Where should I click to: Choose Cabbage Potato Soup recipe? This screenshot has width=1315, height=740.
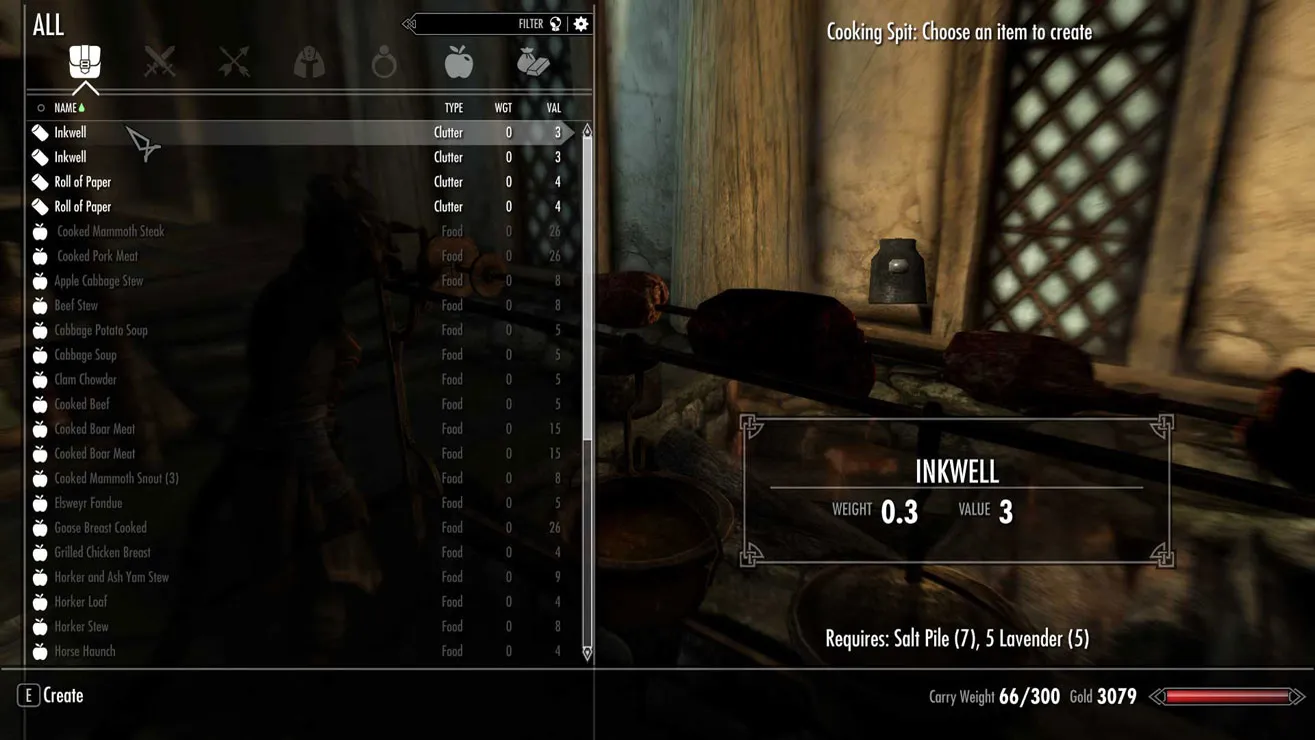101,330
